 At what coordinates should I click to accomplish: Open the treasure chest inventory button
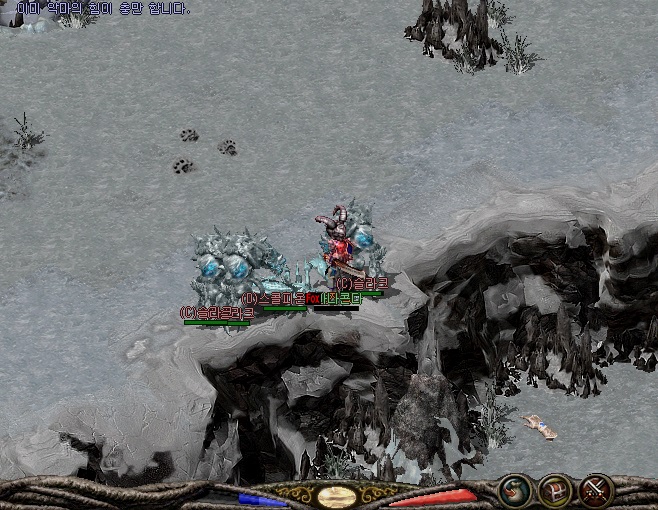coord(554,490)
